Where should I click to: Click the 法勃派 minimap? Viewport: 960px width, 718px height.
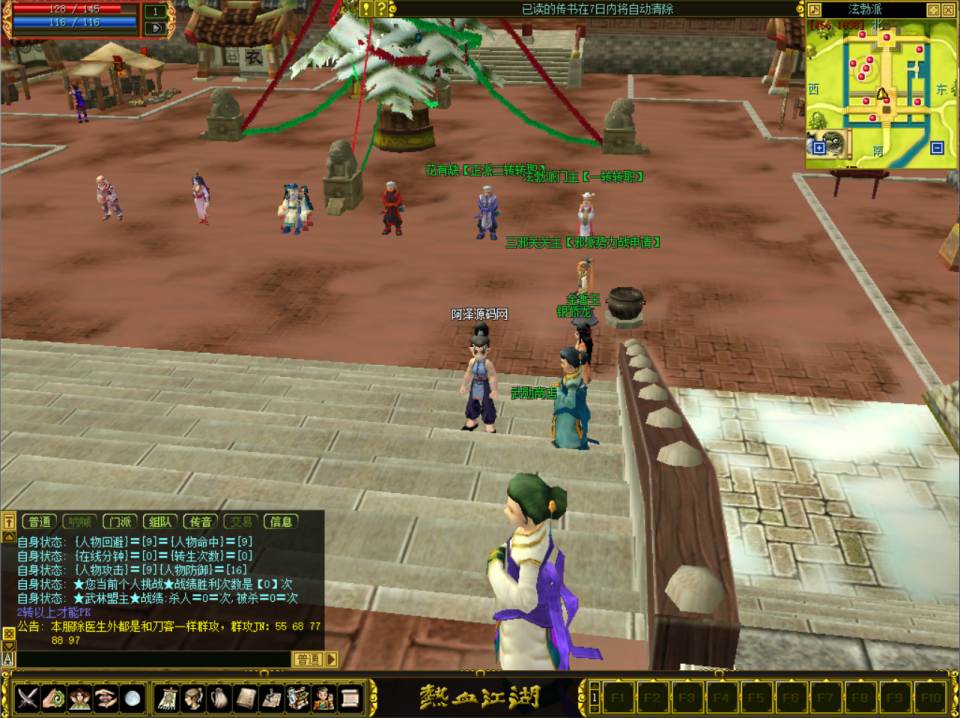[x=879, y=90]
